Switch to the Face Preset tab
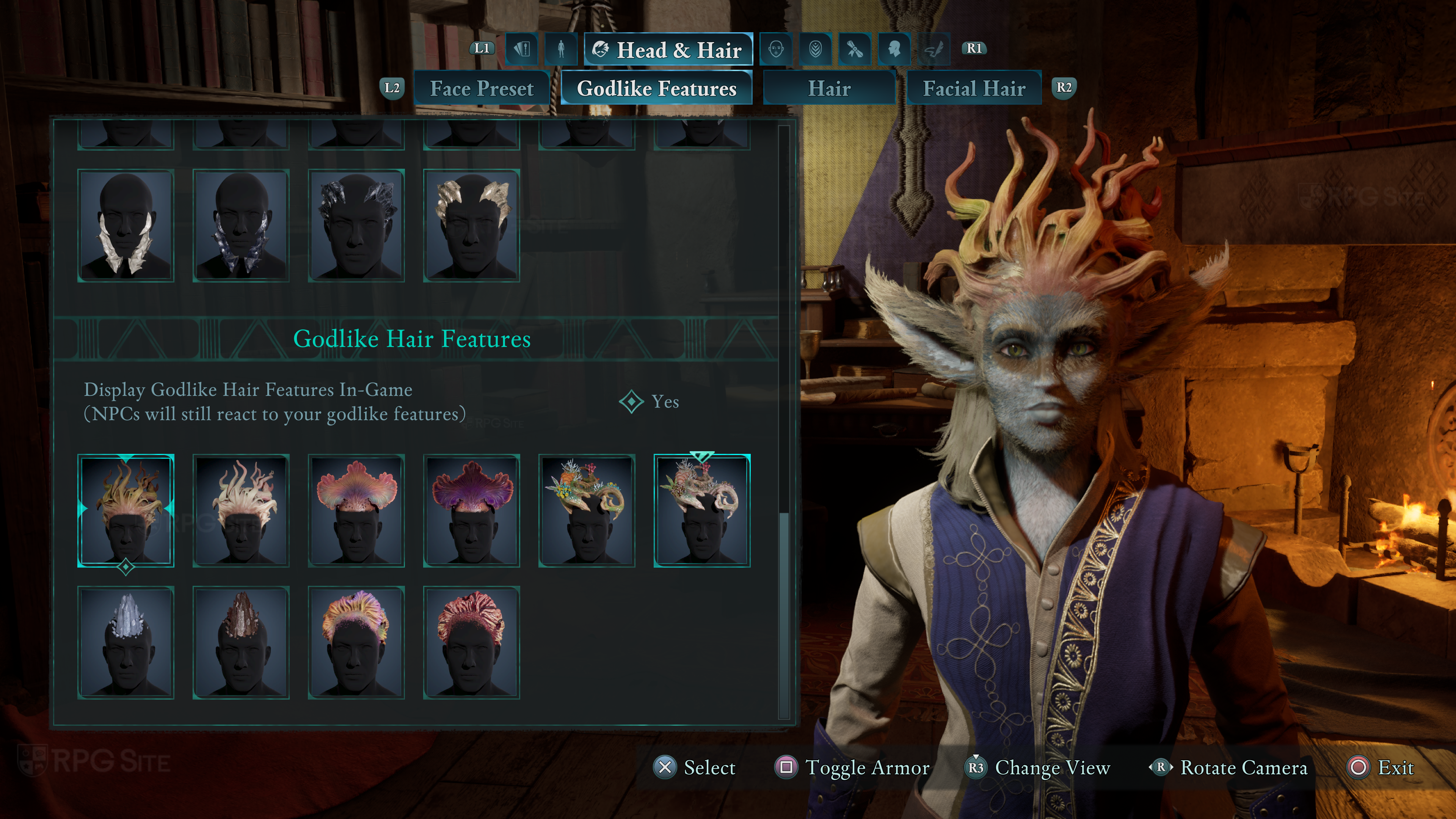Screen dimensions: 1456x819 (x=482, y=88)
